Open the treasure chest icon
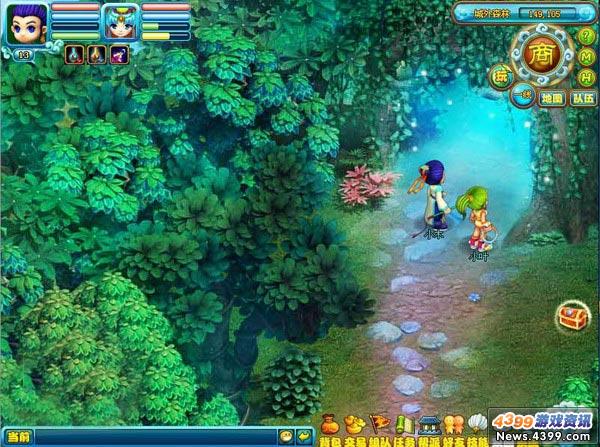Screen dimensions: 600x447 (x=574, y=317)
